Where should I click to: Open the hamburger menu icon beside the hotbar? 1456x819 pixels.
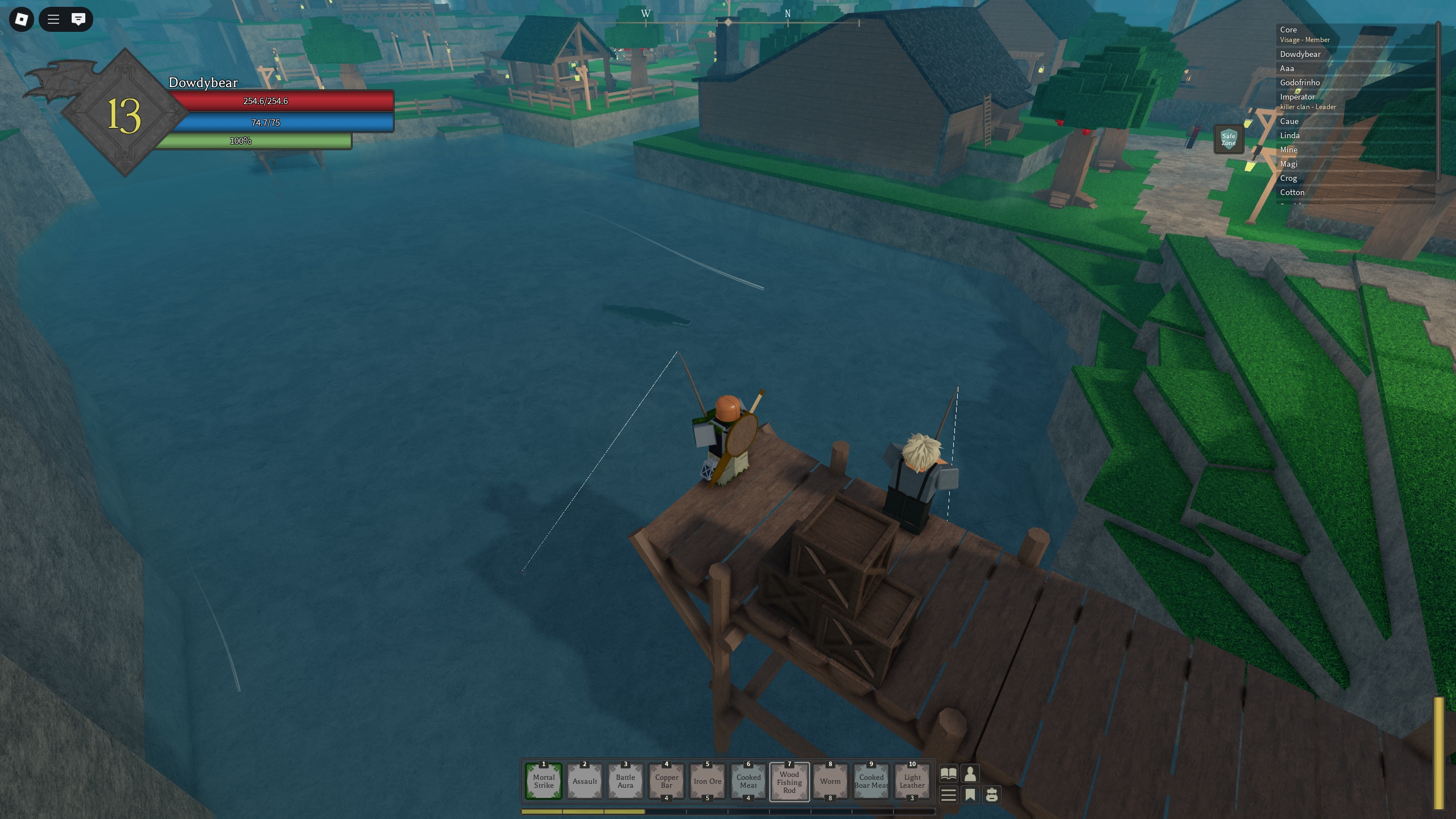pyautogui.click(x=949, y=795)
